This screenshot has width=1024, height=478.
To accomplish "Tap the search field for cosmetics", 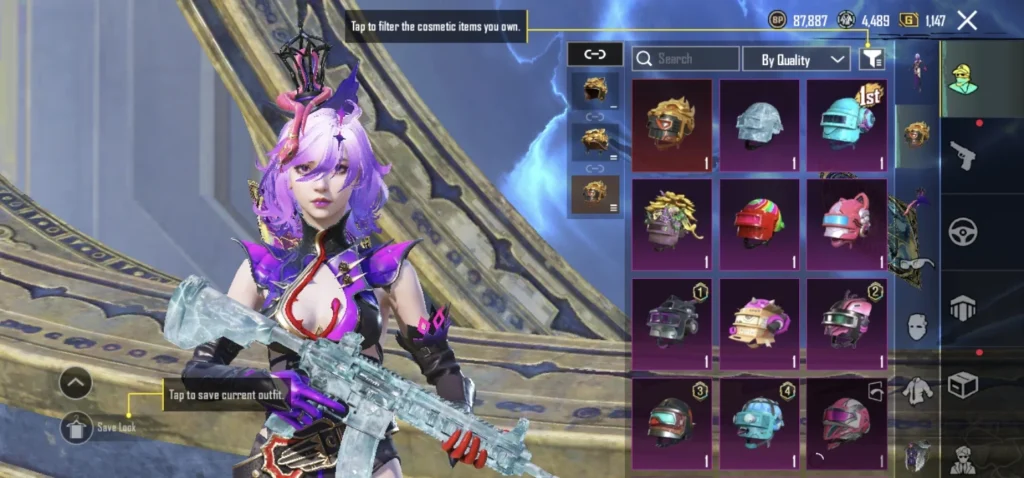I will (686, 59).
